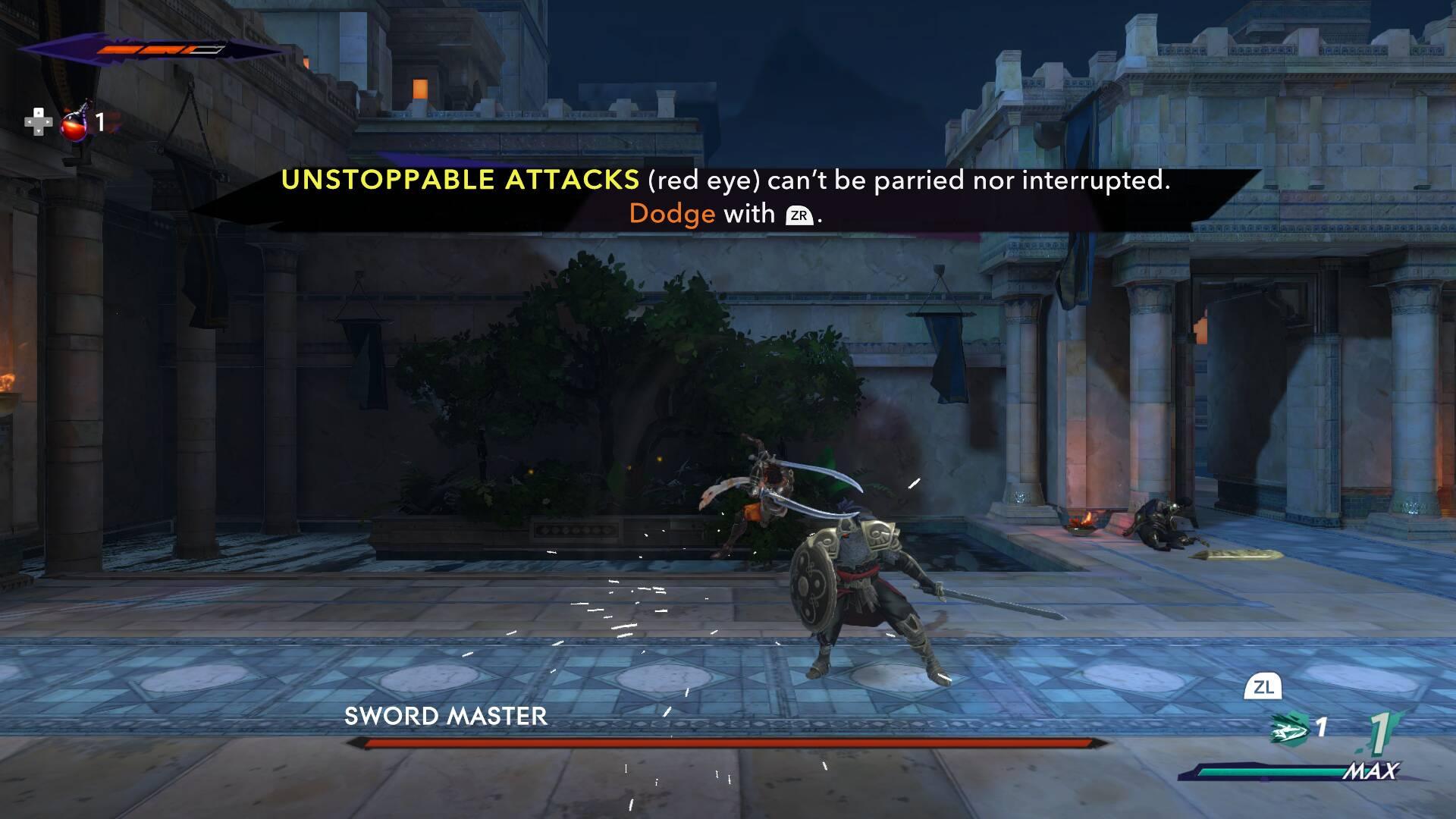This screenshot has width=1456, height=819.
Task: Use the red healing potion icon
Action: coord(74,122)
